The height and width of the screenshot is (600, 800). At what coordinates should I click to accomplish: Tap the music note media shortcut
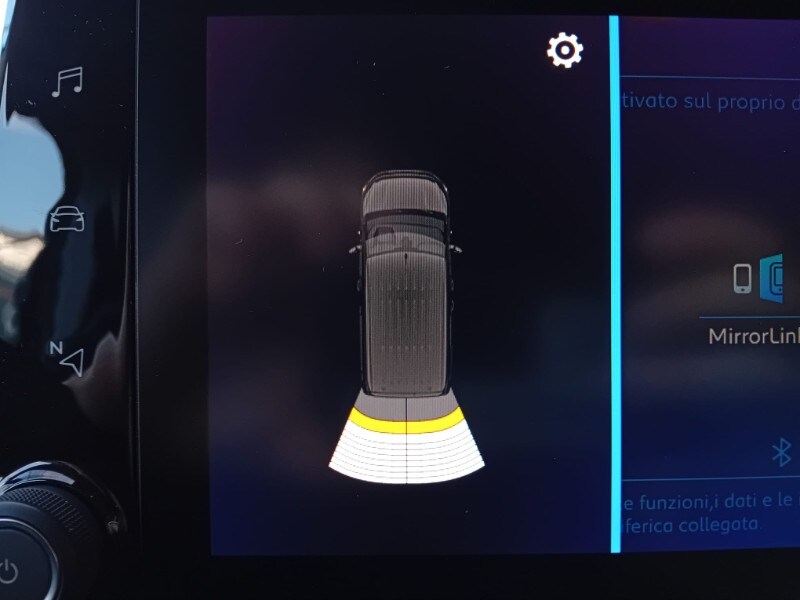[x=67, y=82]
